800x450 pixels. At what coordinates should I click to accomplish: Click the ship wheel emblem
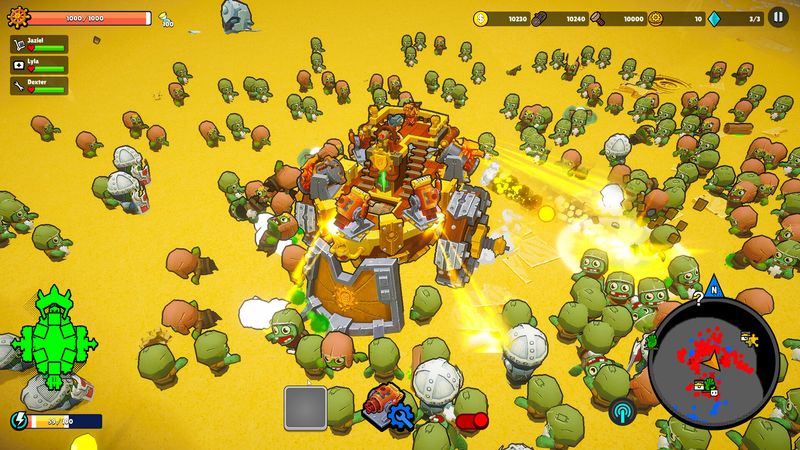[17, 18]
